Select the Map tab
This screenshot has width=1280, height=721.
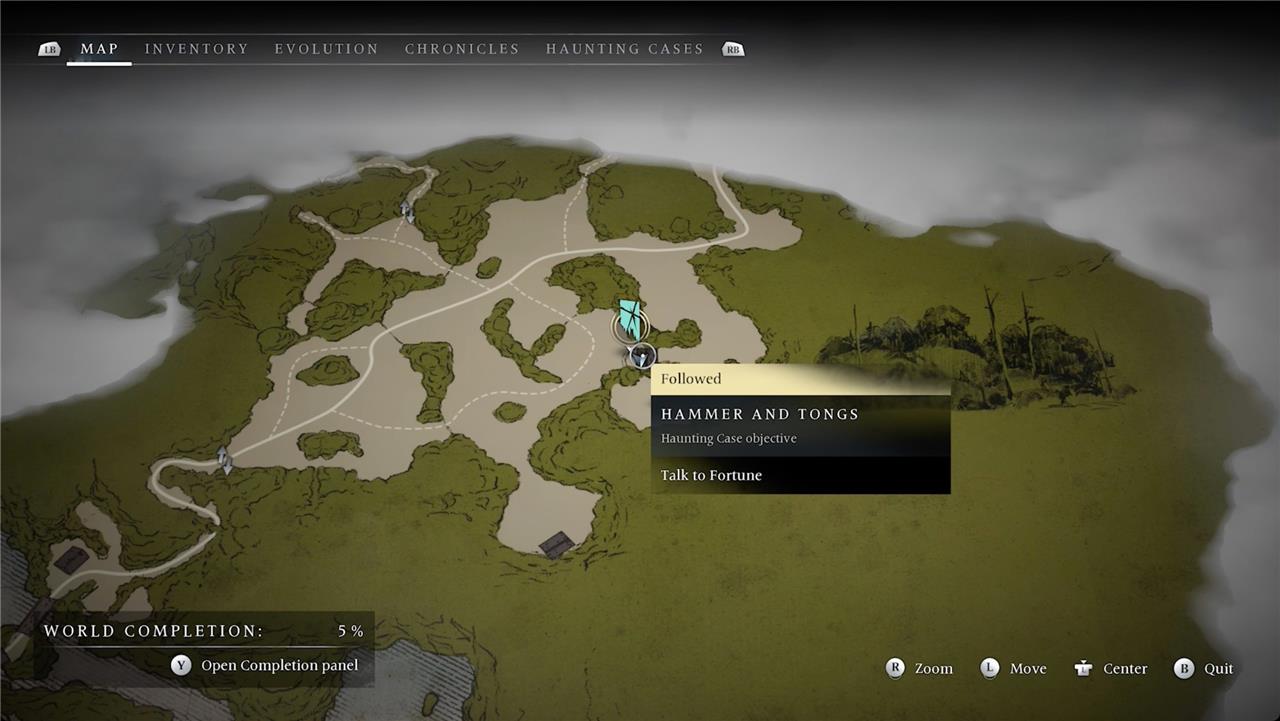[99, 49]
